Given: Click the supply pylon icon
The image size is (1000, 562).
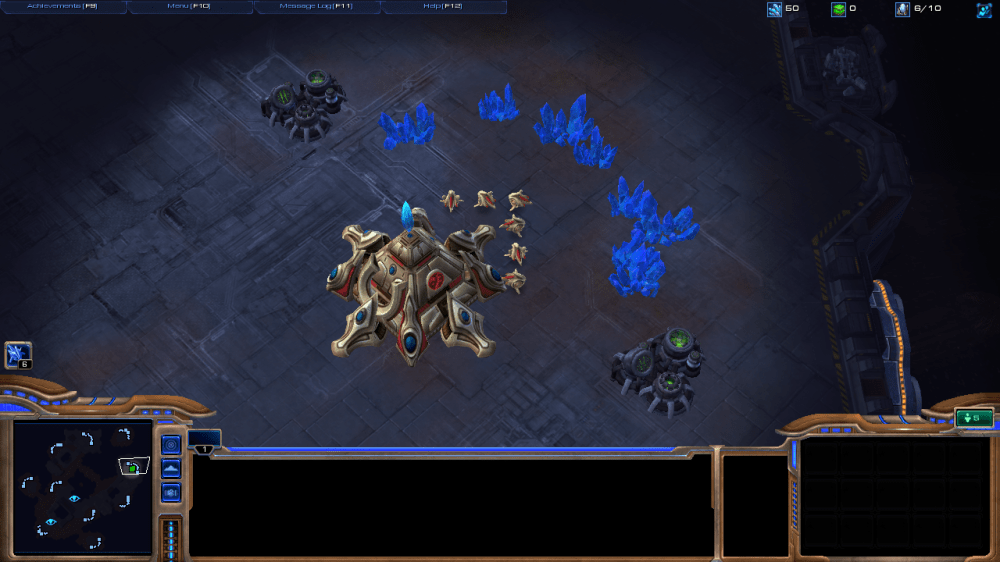Looking at the screenshot, I should click(902, 10).
